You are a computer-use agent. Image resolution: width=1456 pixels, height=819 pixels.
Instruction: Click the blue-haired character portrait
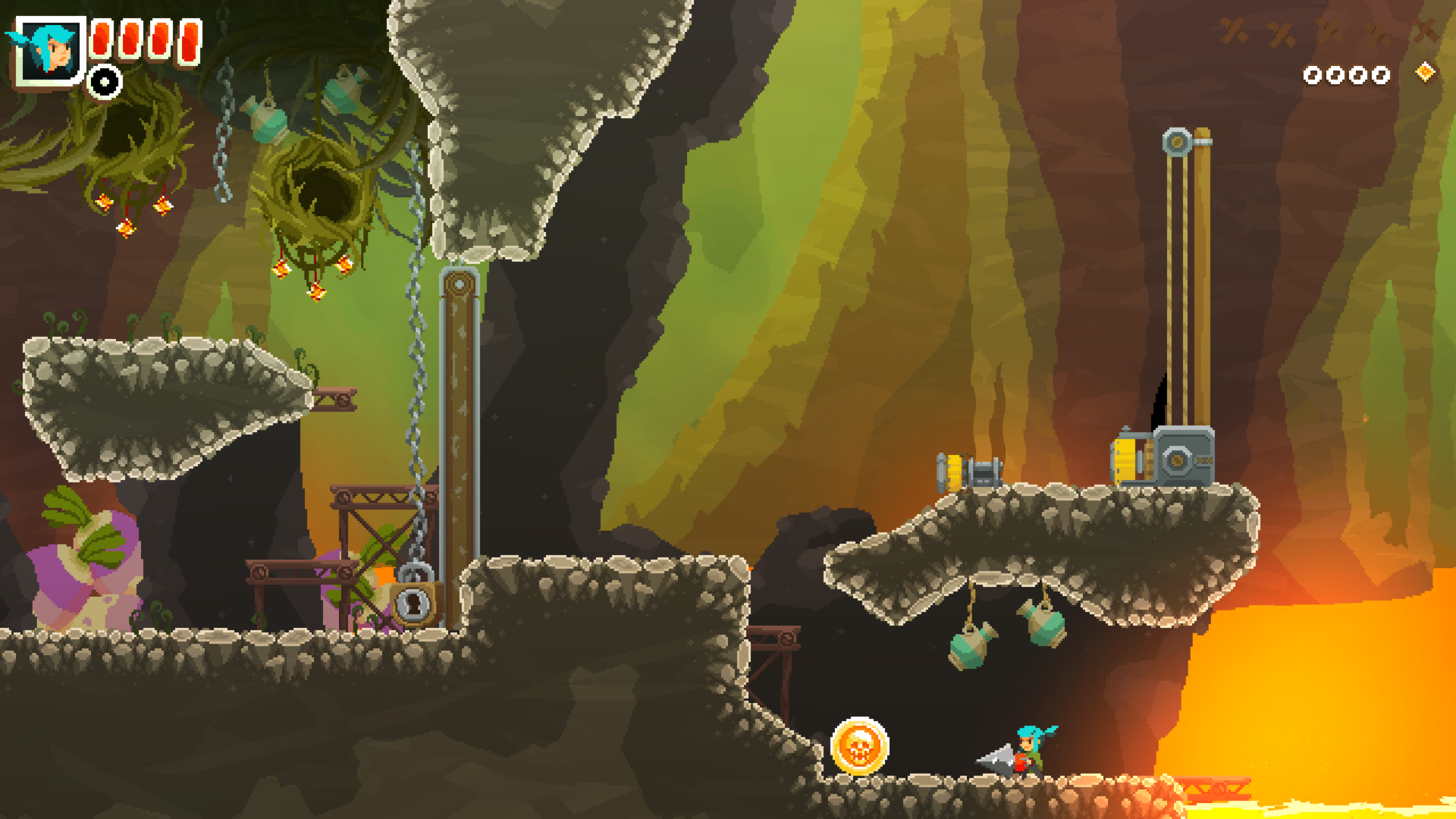pos(50,51)
